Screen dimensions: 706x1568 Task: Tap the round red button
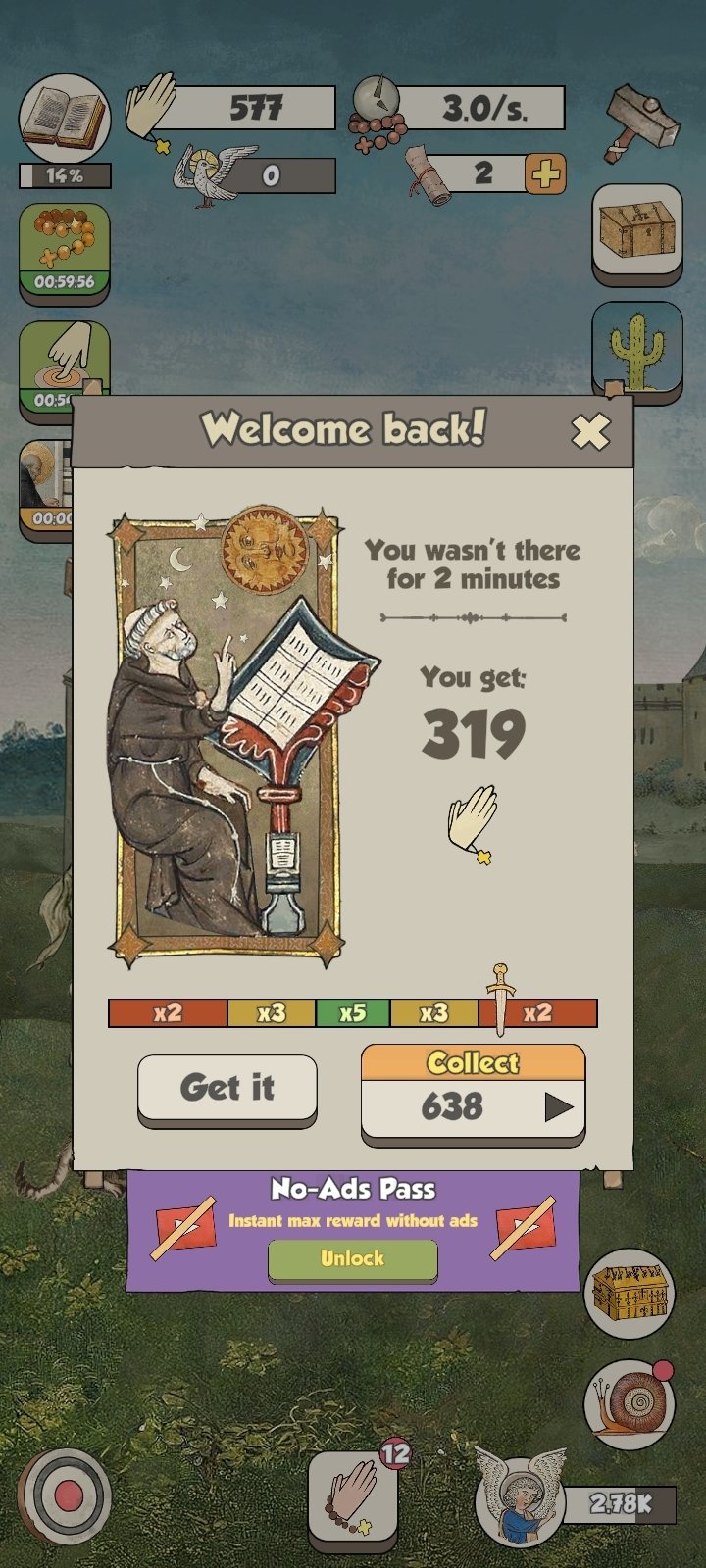point(67,1496)
